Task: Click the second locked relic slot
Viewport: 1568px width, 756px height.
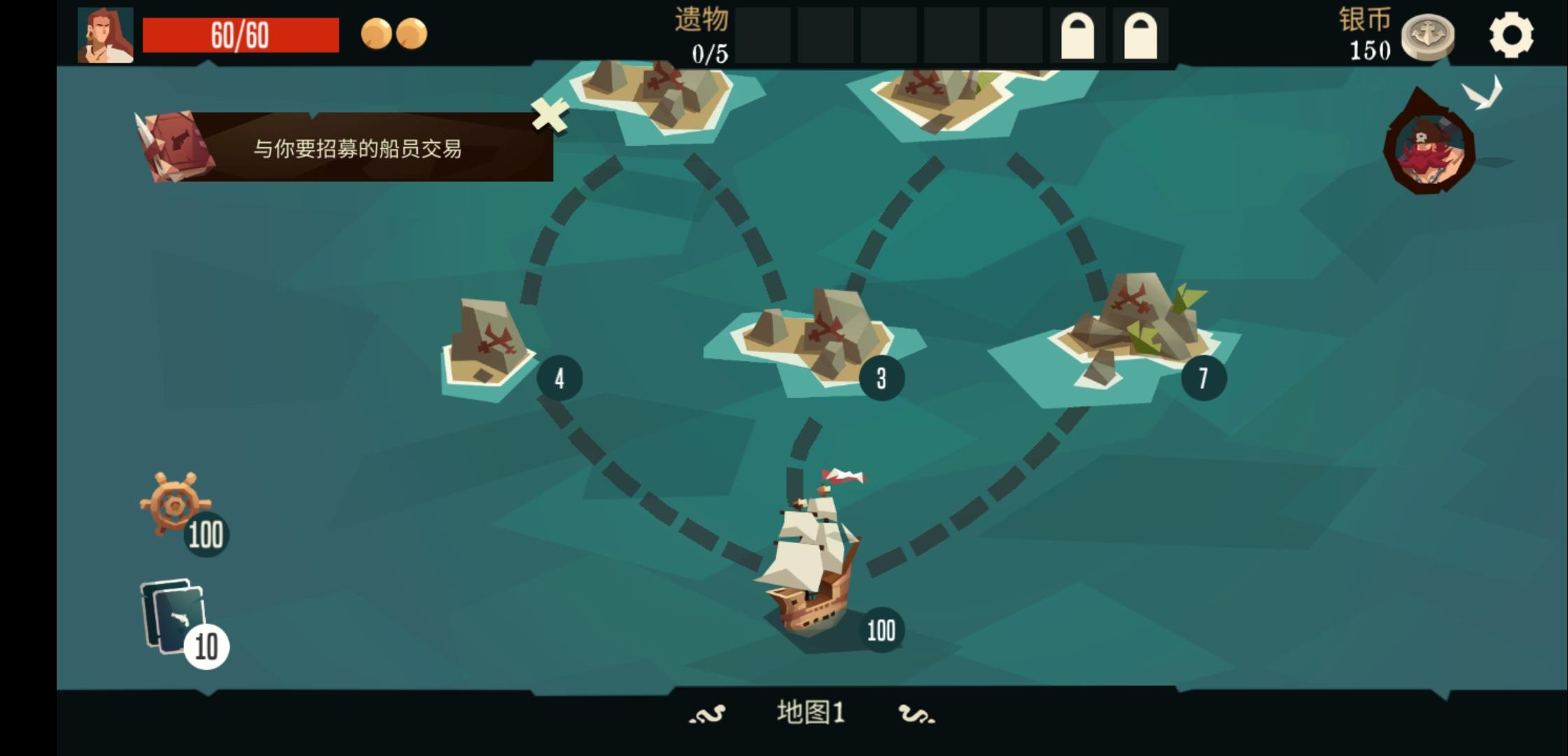Action: coord(1141,34)
